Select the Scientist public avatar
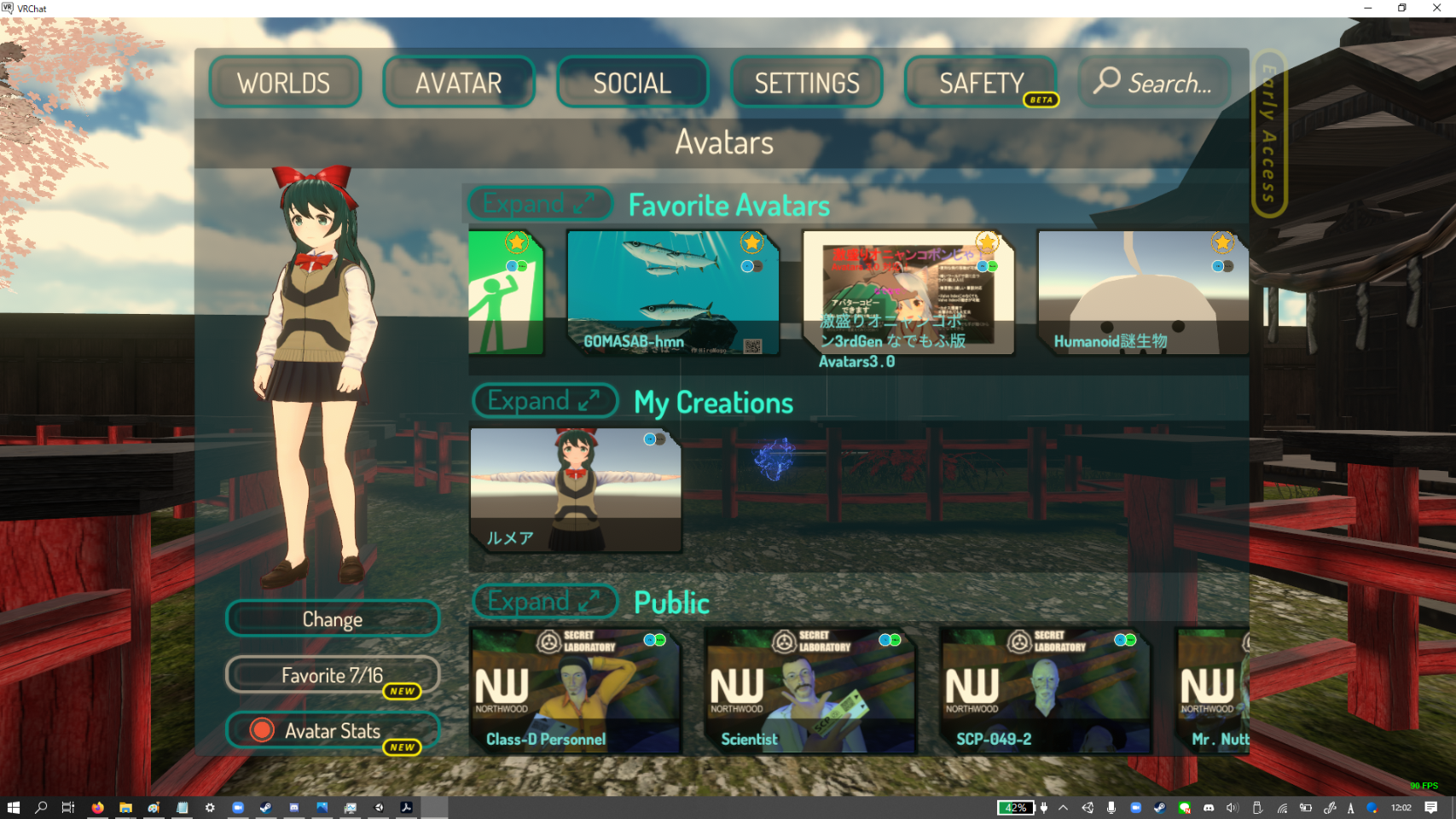The height and width of the screenshot is (819, 1456). coord(809,691)
